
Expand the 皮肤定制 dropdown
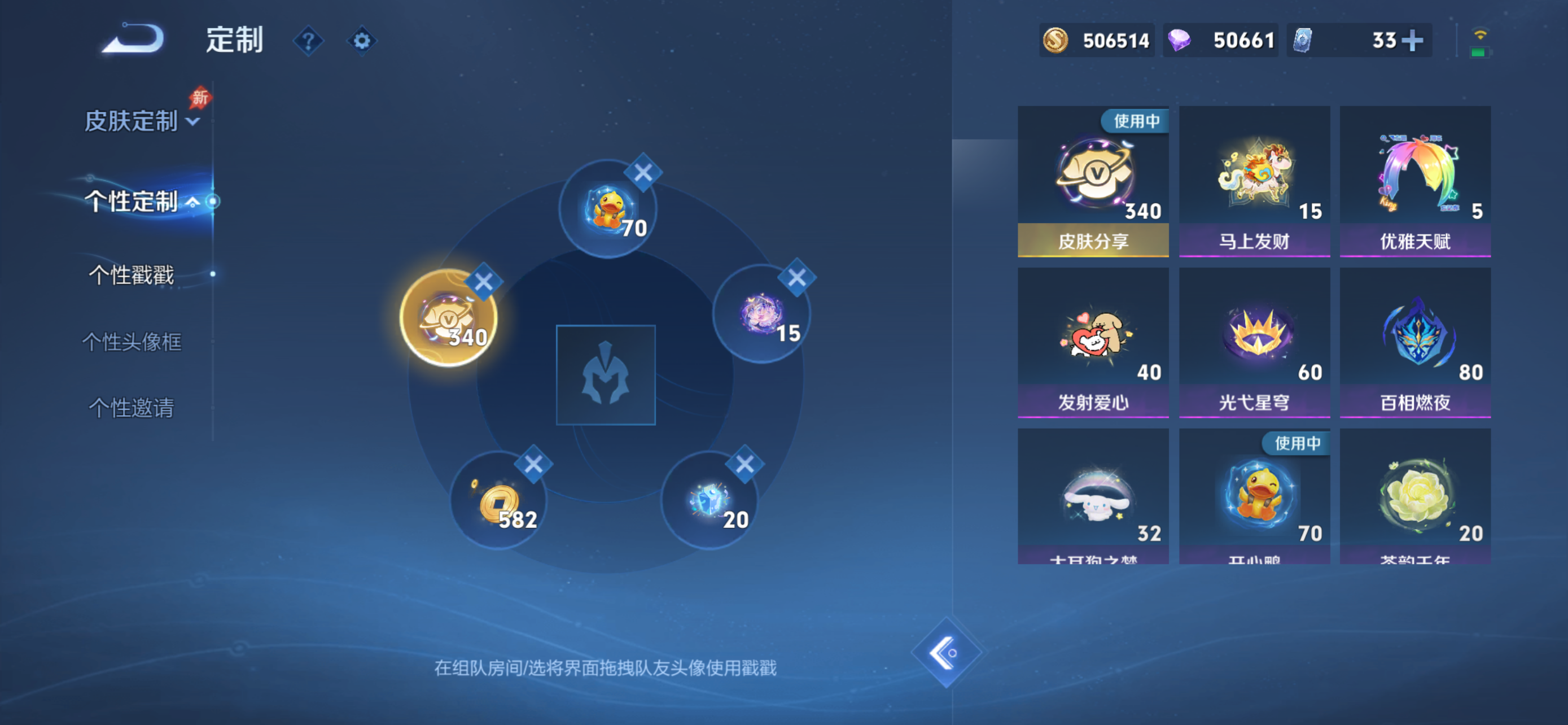[192, 122]
